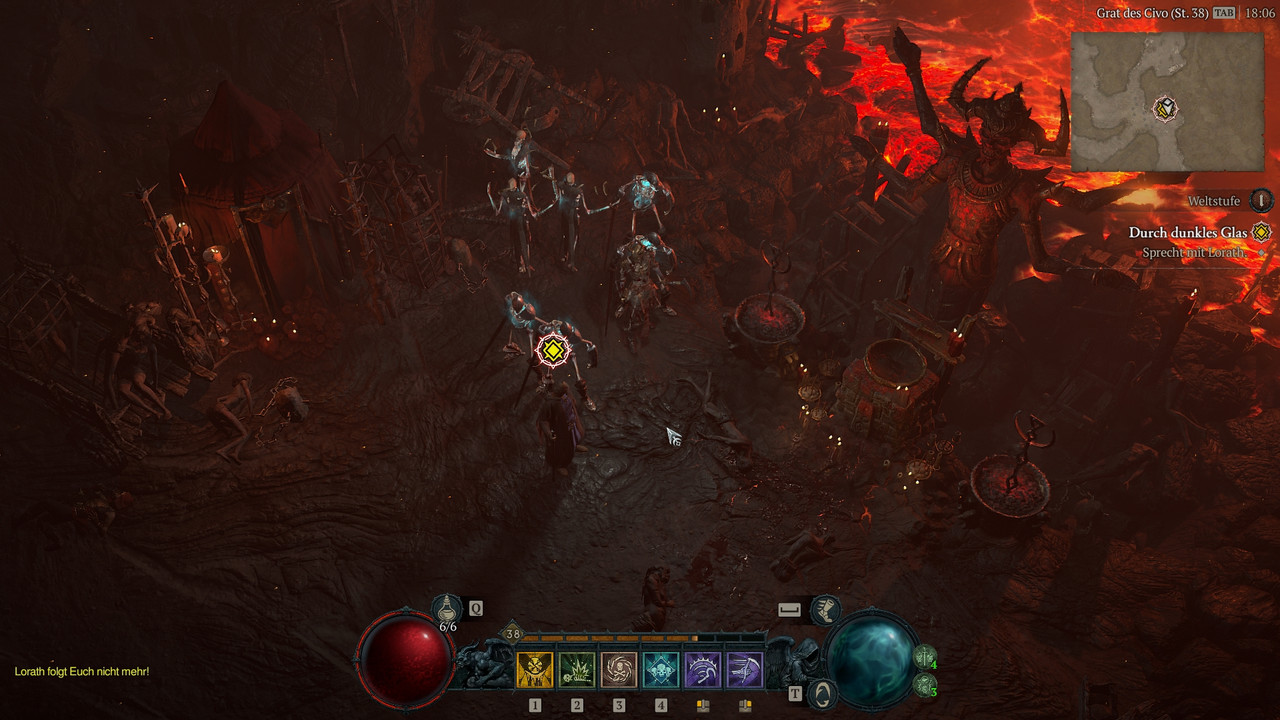Use the green bone explosion skill

click(577, 670)
